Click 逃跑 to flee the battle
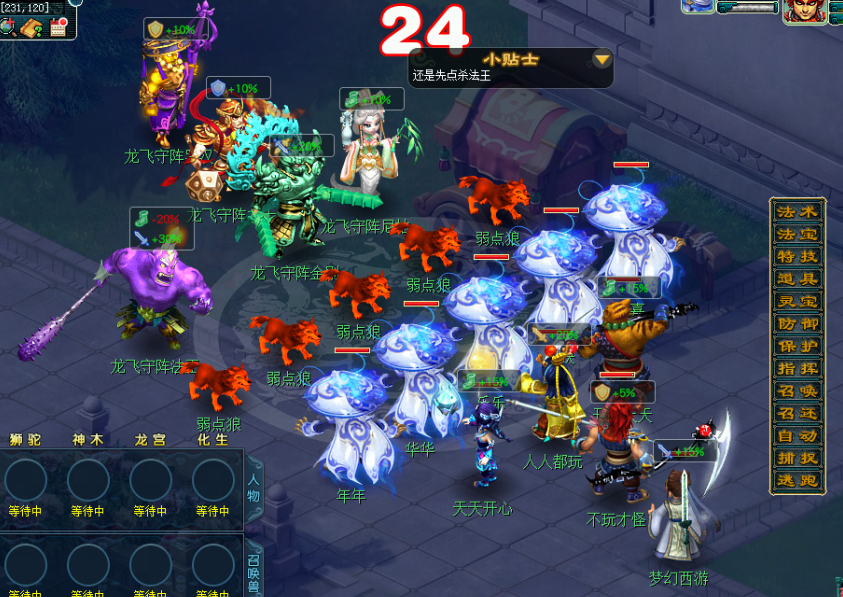This screenshot has width=843, height=597. click(x=798, y=480)
